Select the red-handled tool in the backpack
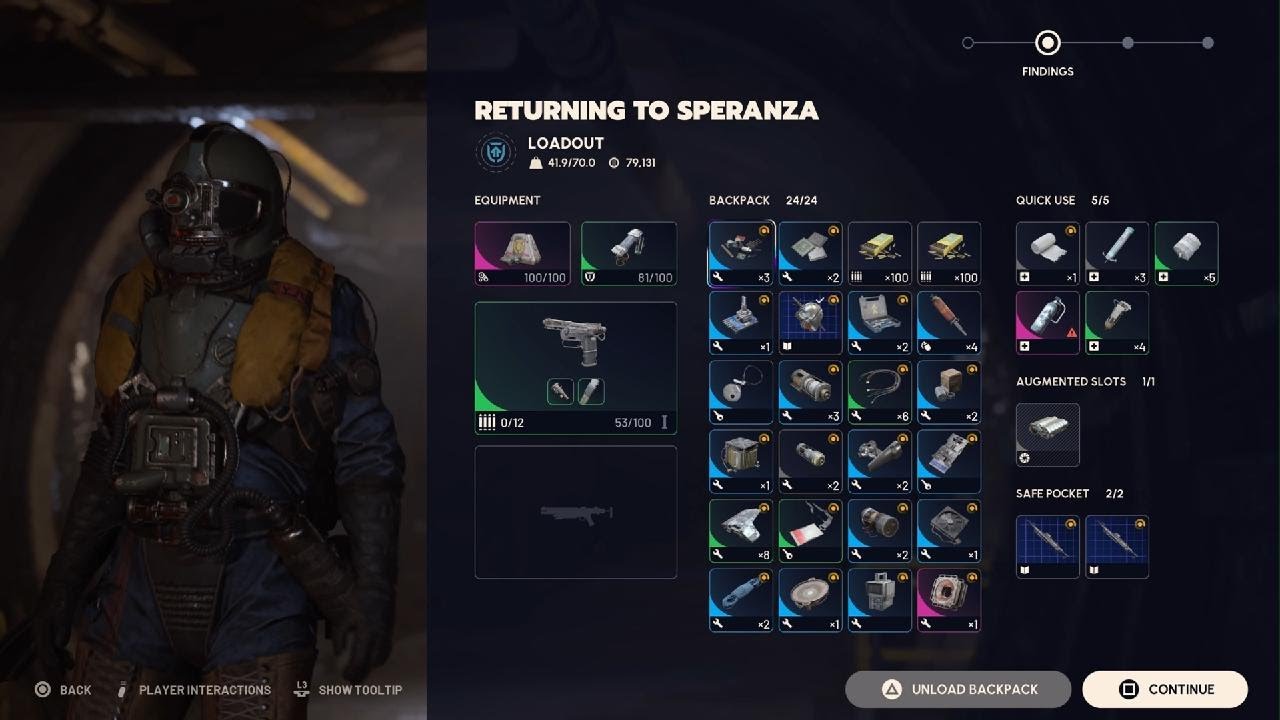Screen dimensions: 1280x720 coord(948,322)
